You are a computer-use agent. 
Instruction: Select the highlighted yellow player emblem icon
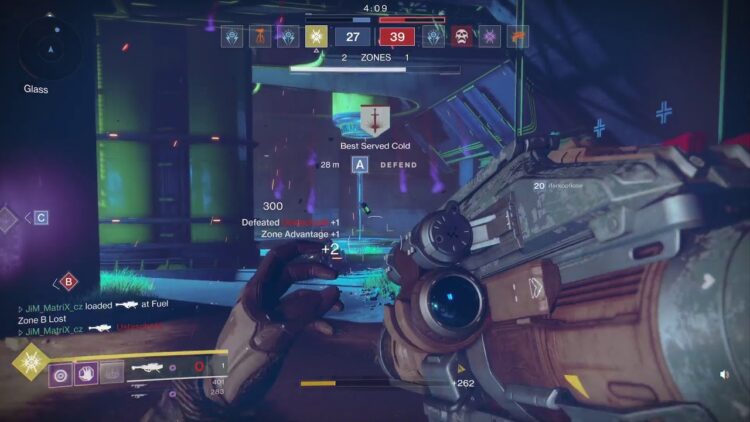coord(317,37)
